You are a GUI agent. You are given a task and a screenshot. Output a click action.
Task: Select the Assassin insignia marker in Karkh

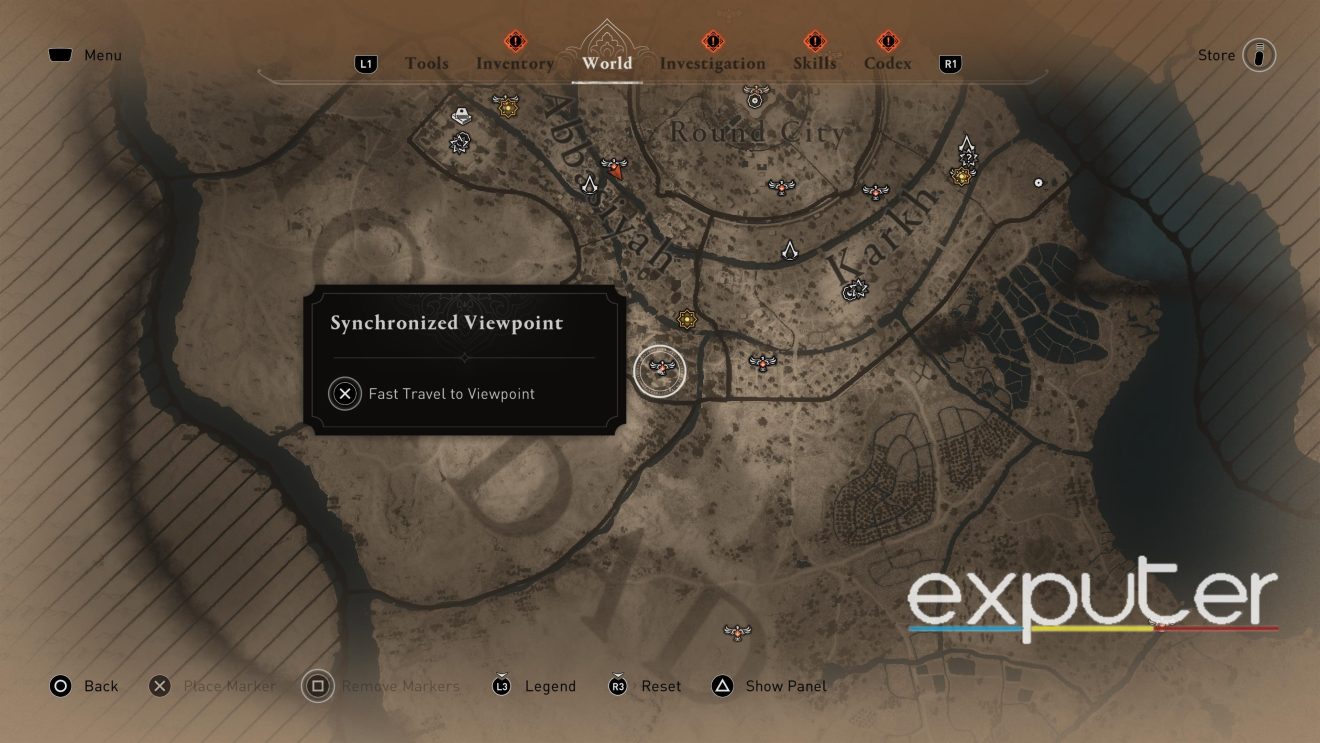[x=791, y=251]
